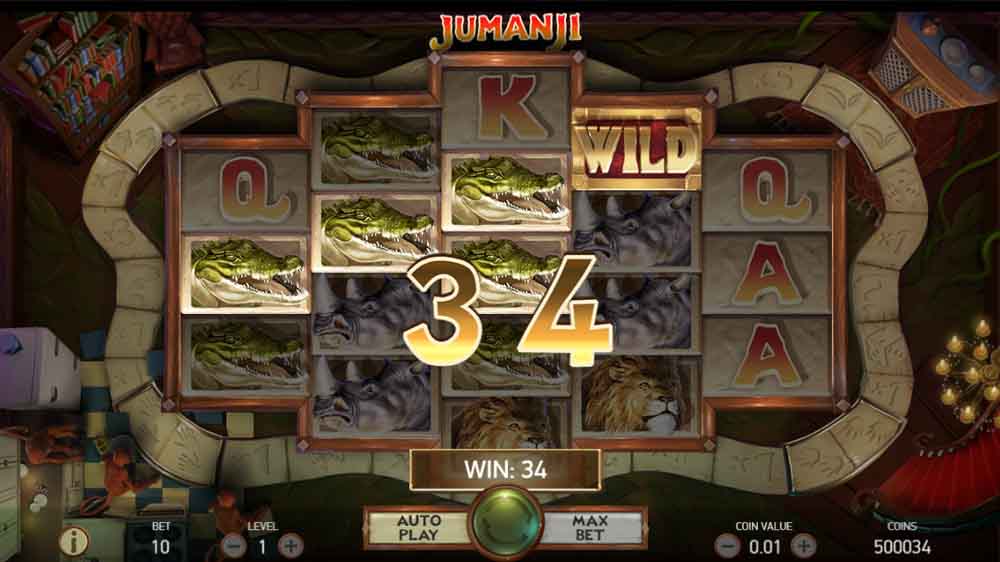
Task: Click the Auto Play button
Action: point(419,527)
